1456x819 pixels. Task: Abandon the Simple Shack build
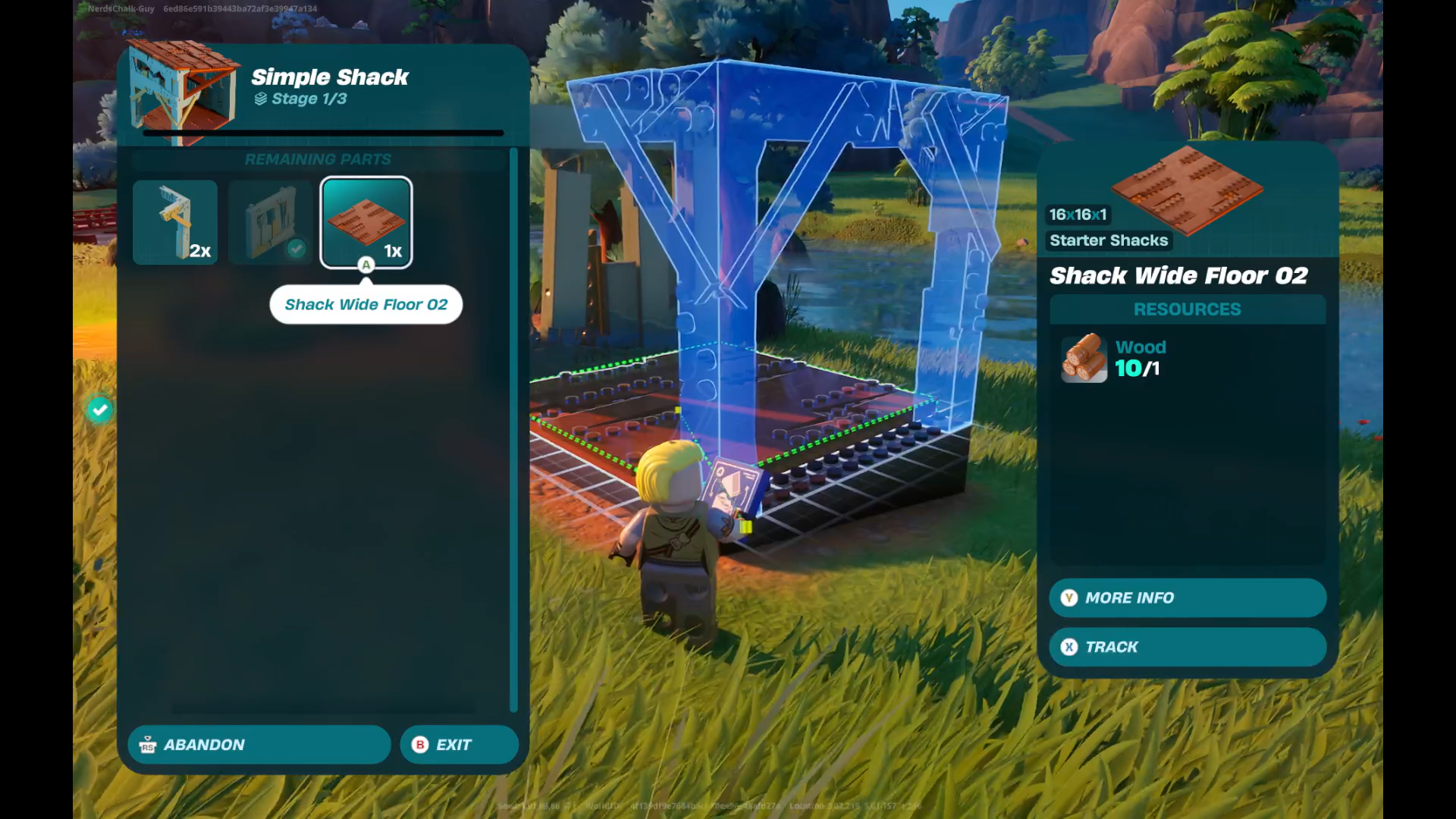click(259, 745)
